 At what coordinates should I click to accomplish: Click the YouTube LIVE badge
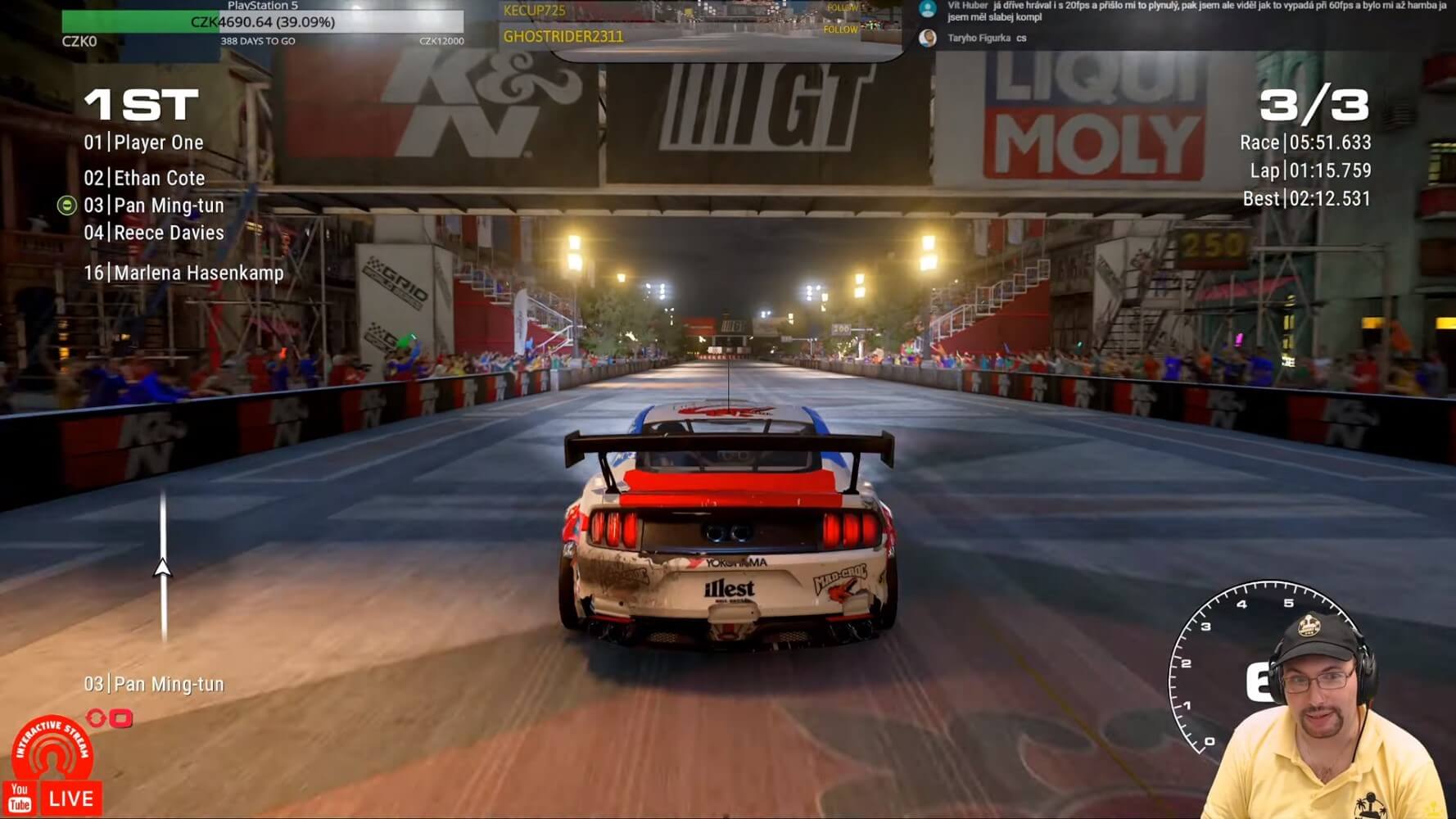(x=53, y=799)
